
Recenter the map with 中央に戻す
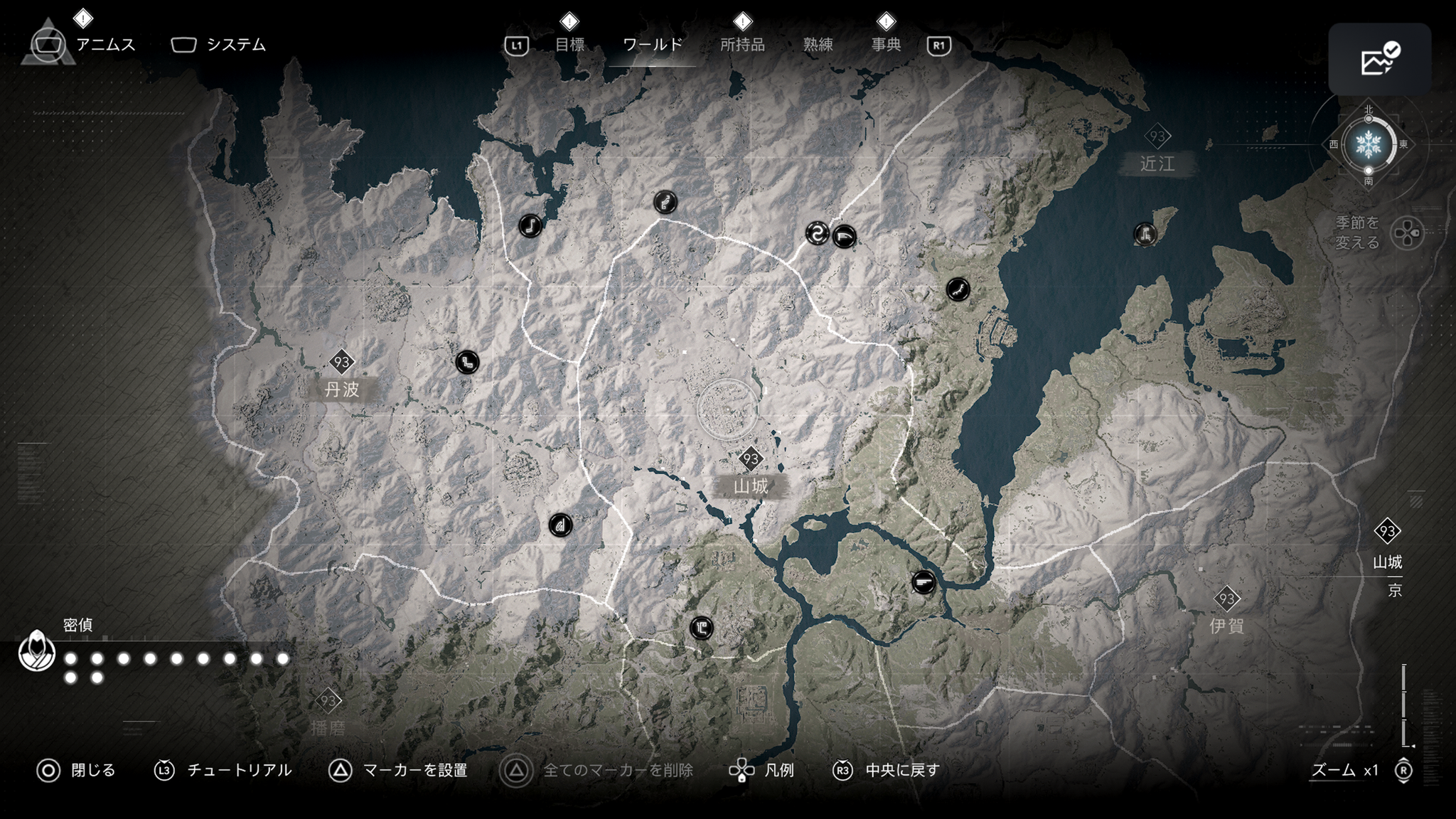click(902, 770)
